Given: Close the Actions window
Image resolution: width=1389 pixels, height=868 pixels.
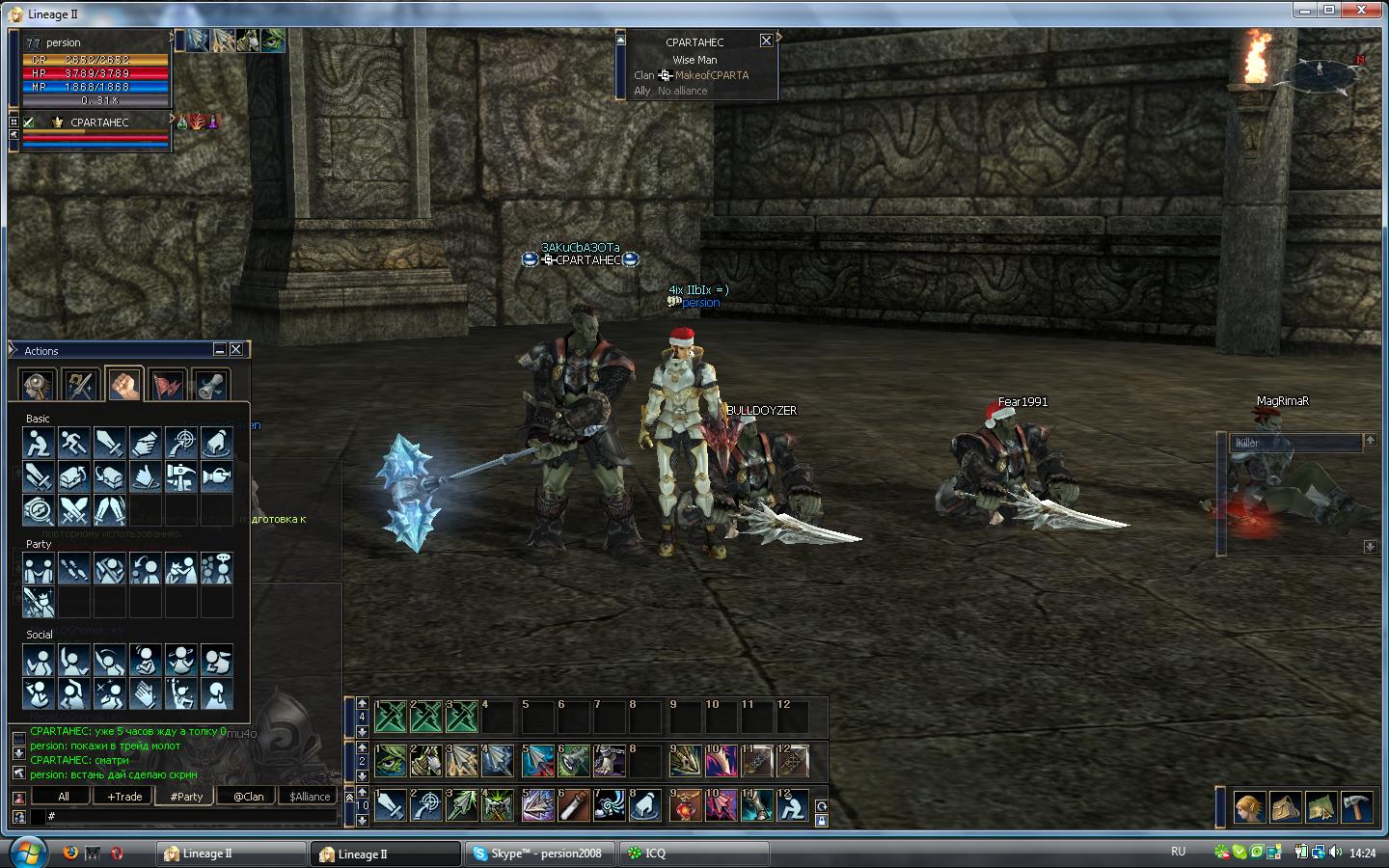Looking at the screenshot, I should coord(236,349).
